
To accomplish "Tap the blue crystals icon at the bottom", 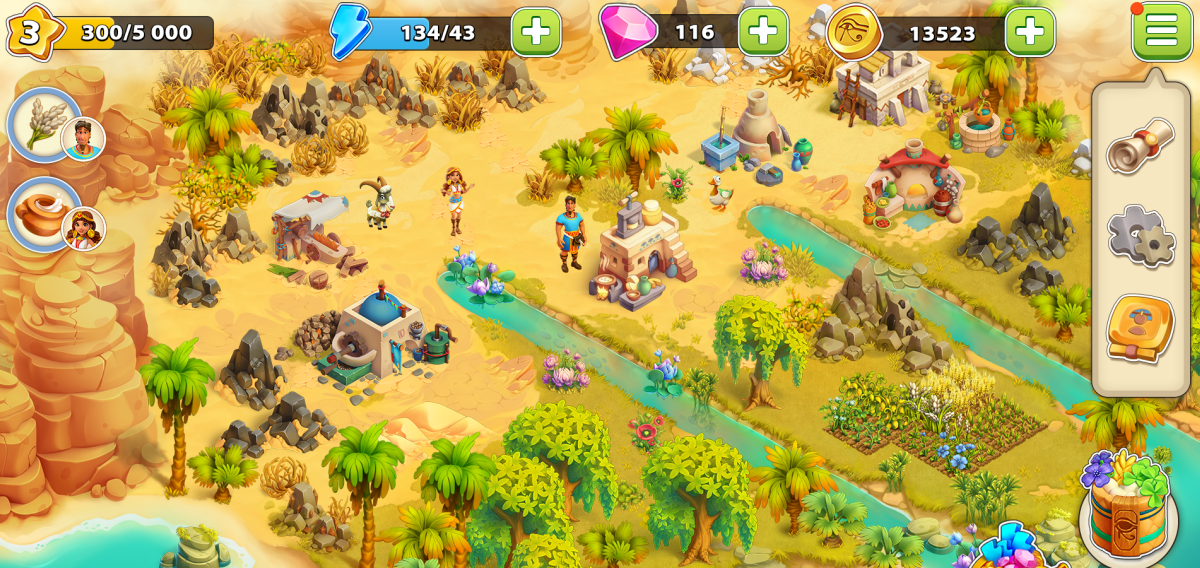I will point(1008,547).
